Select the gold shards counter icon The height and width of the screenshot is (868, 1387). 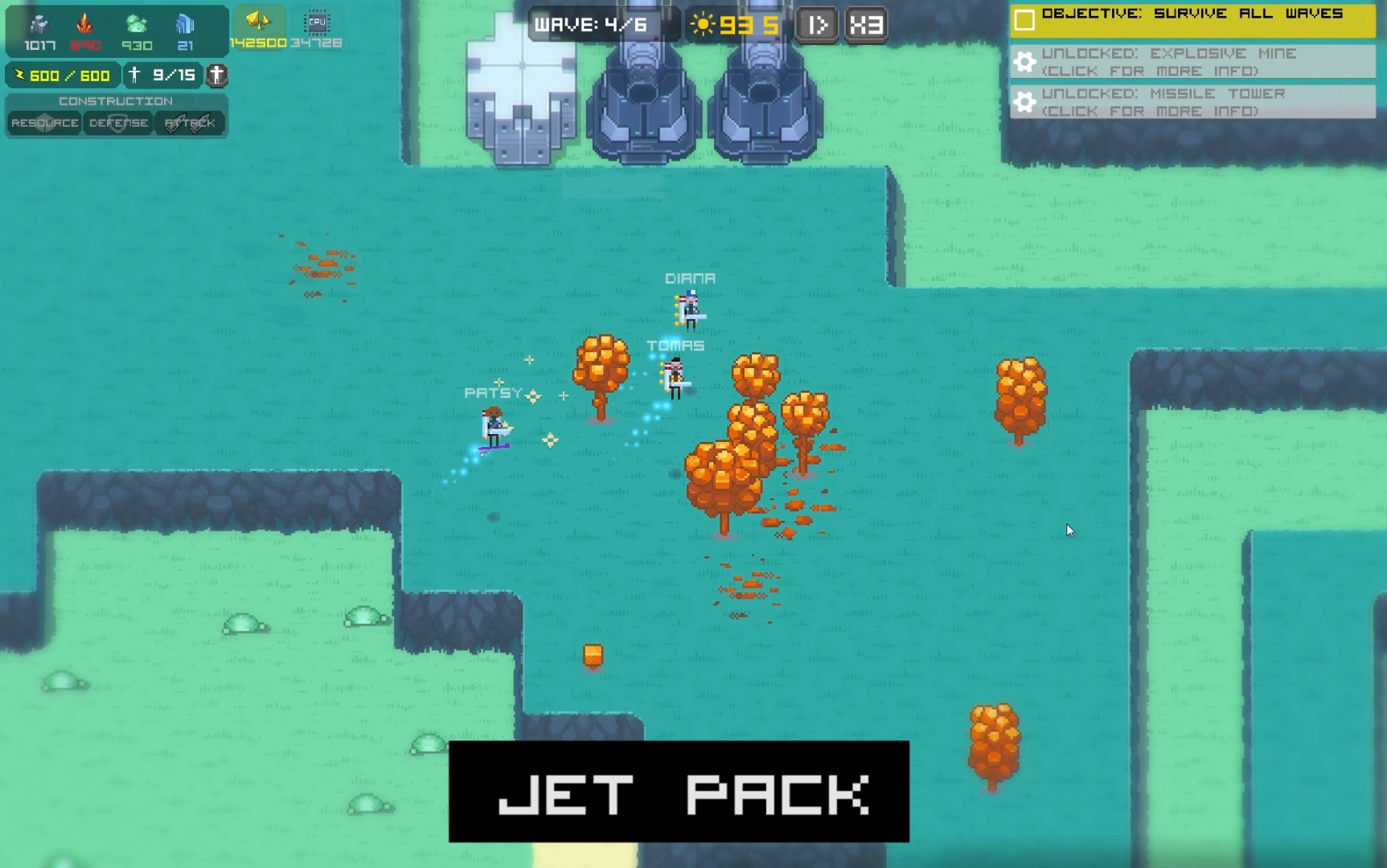coord(257,20)
